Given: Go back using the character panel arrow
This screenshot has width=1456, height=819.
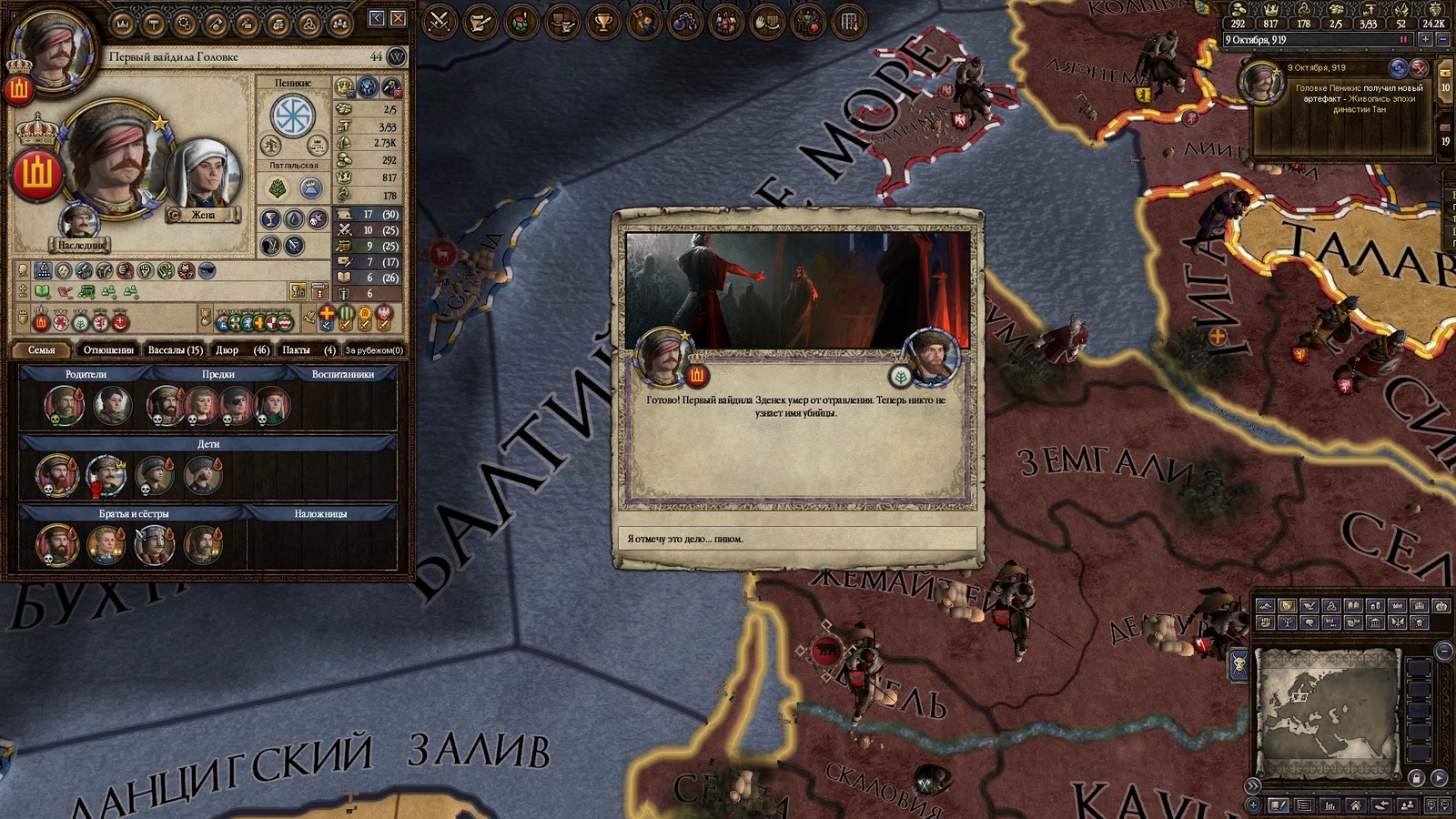Looking at the screenshot, I should [x=377, y=18].
